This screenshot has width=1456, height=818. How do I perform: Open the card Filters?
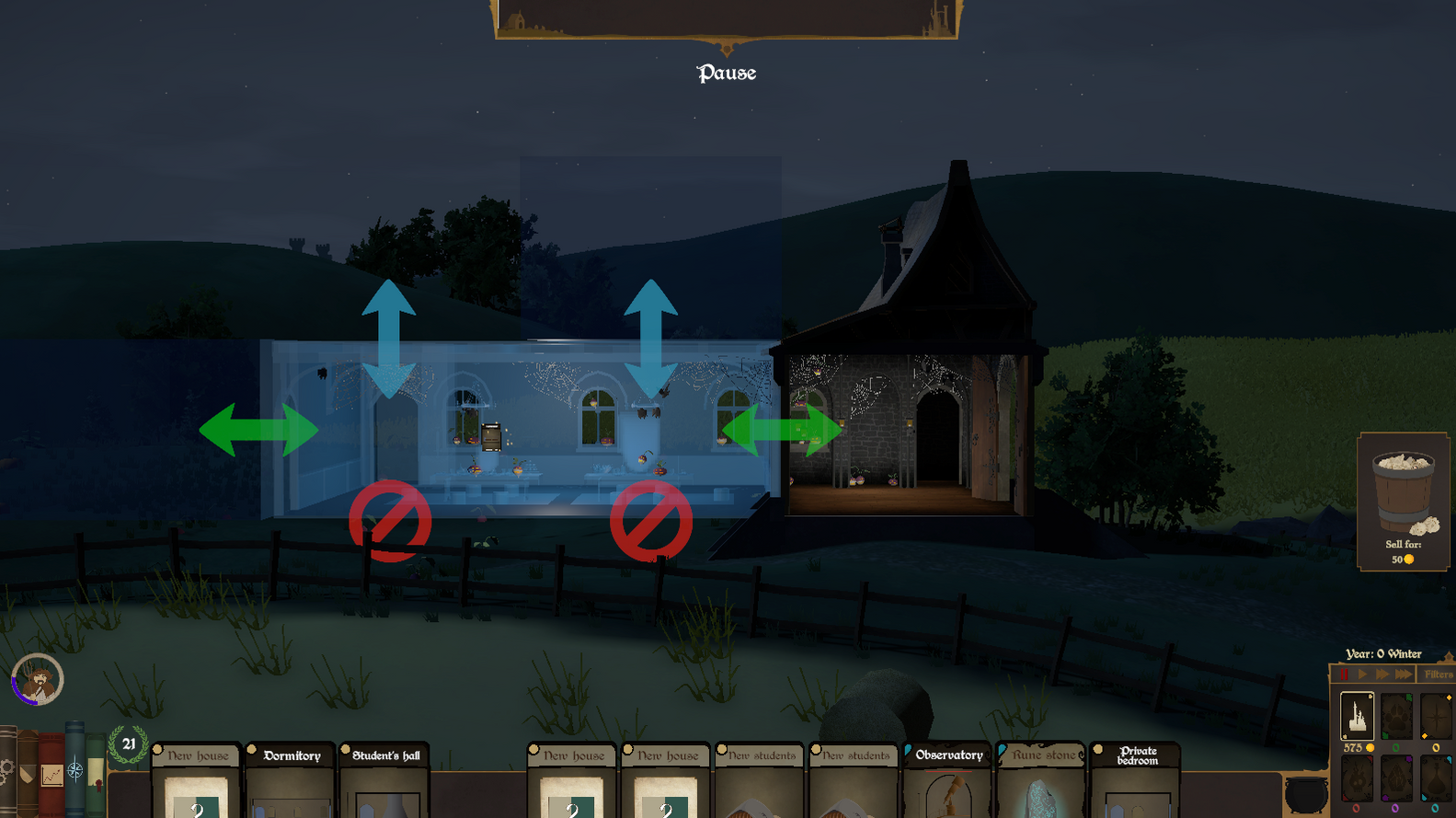[1438, 674]
